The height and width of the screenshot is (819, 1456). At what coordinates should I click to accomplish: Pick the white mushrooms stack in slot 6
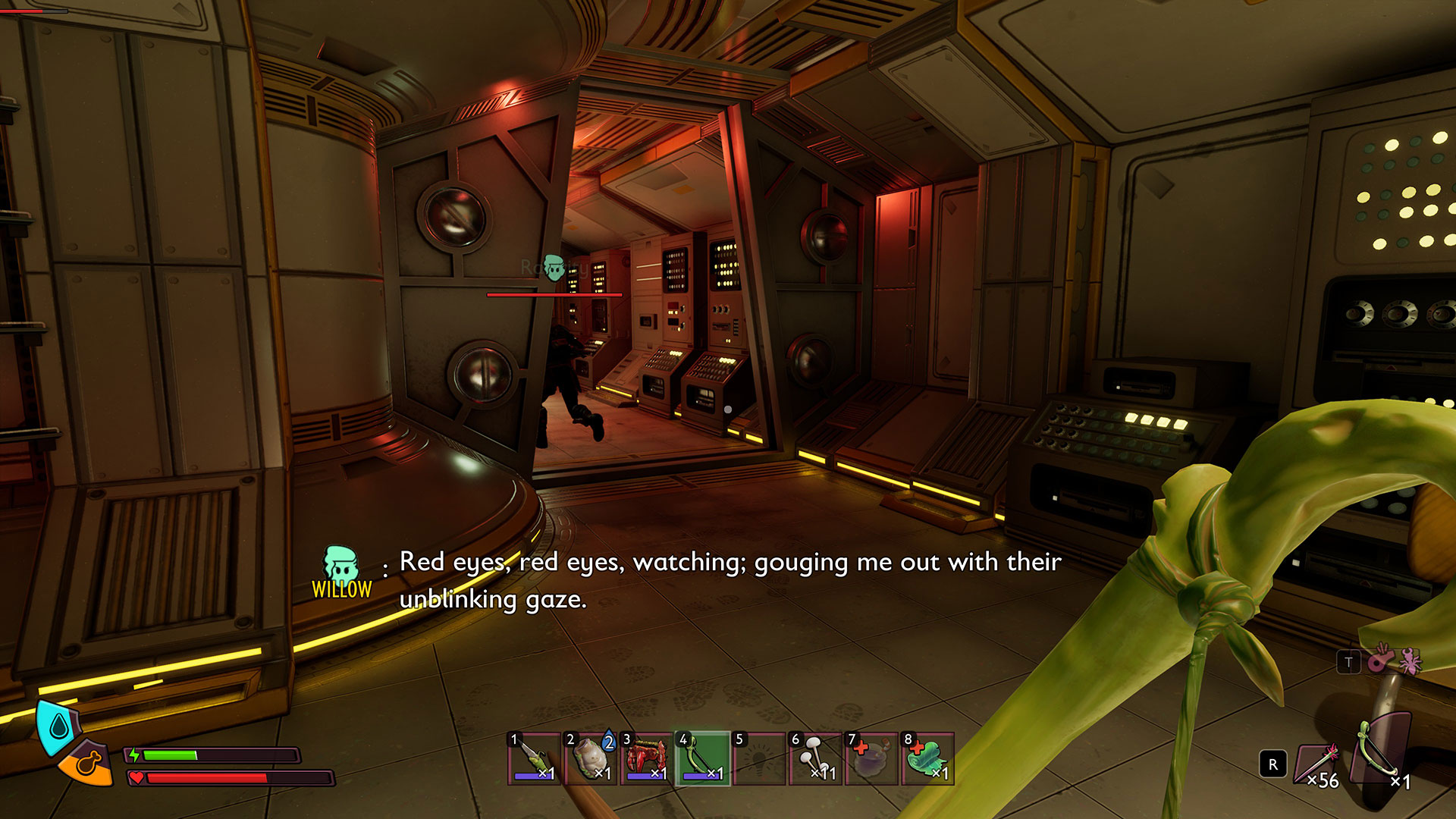pos(815,758)
